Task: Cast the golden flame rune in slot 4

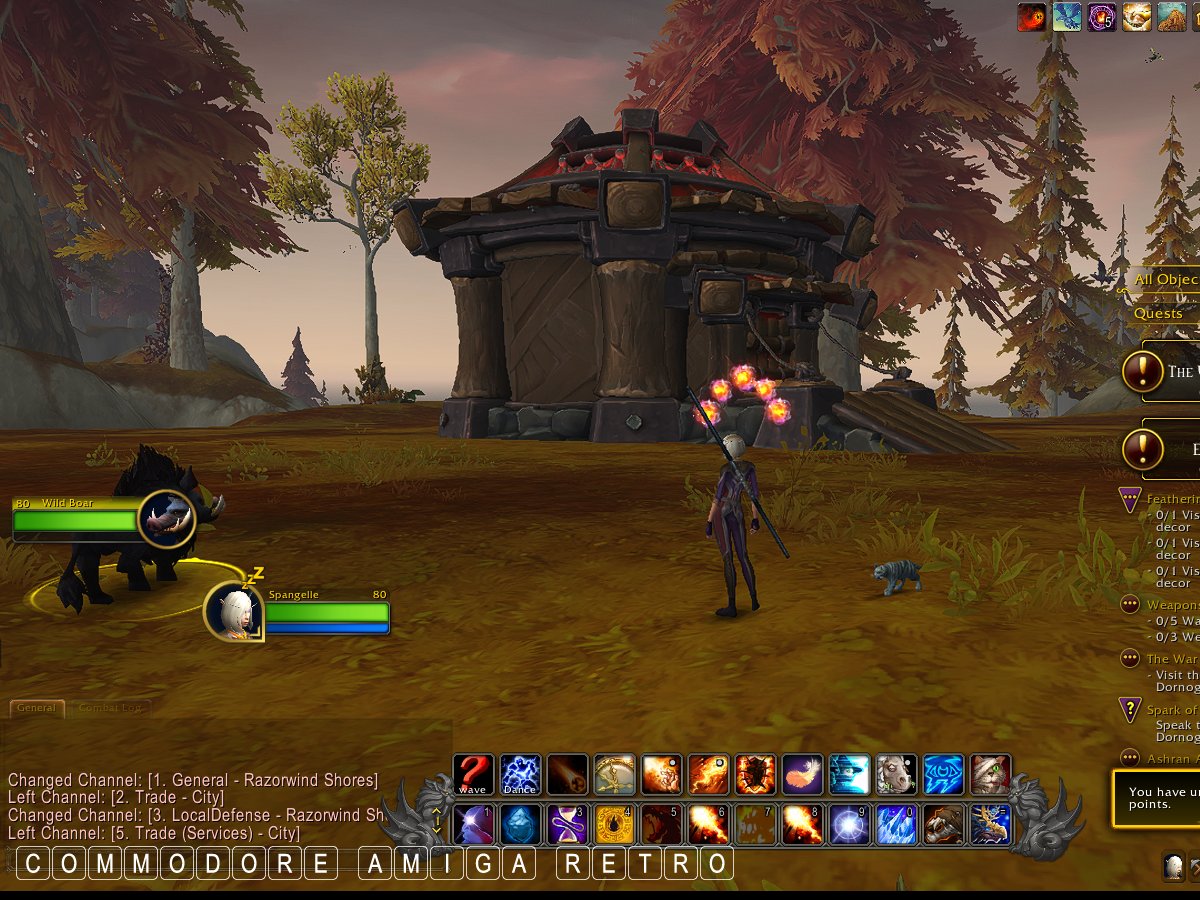Action: tap(614, 825)
